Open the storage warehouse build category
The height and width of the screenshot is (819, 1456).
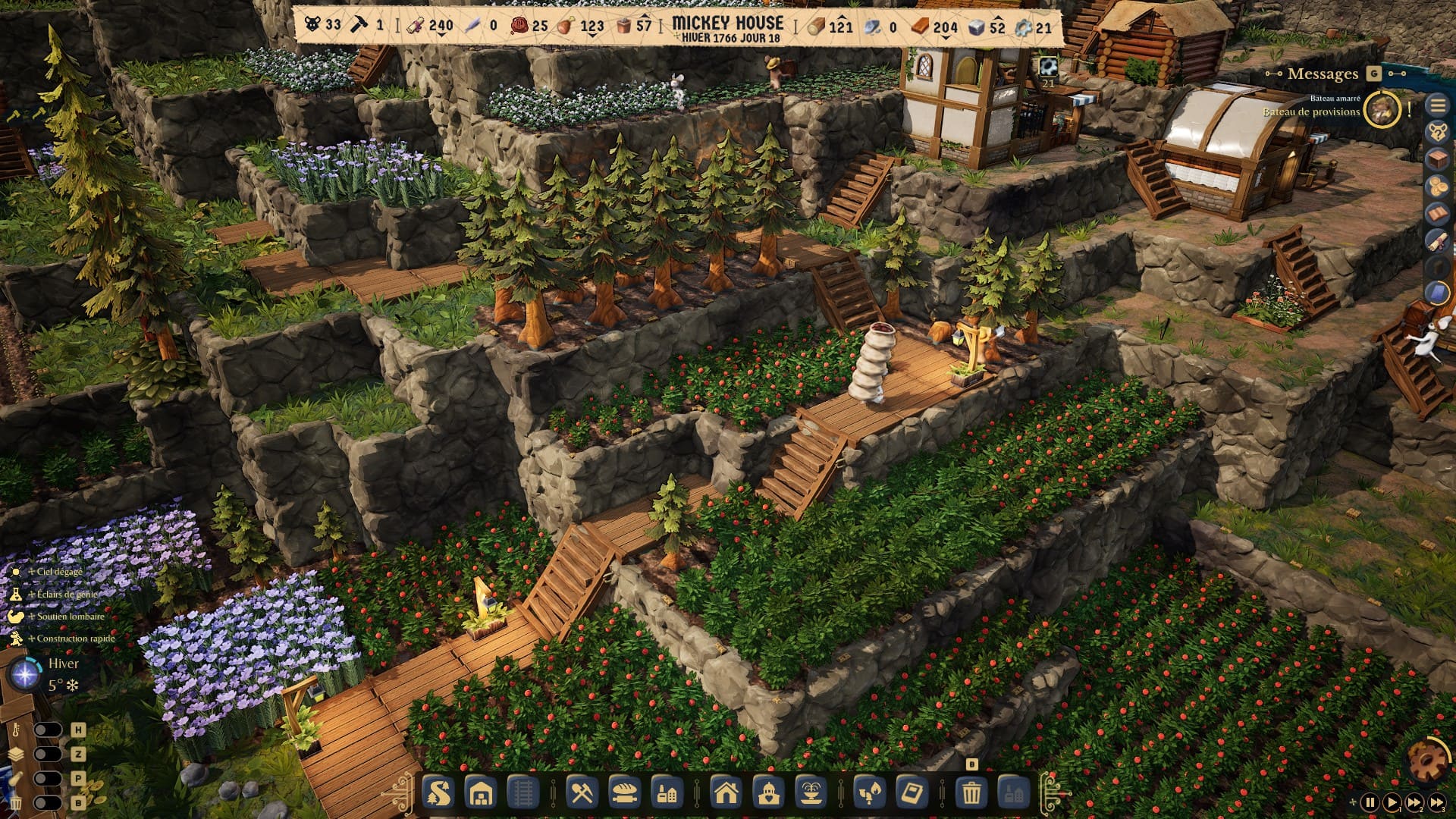pyautogui.click(x=481, y=794)
